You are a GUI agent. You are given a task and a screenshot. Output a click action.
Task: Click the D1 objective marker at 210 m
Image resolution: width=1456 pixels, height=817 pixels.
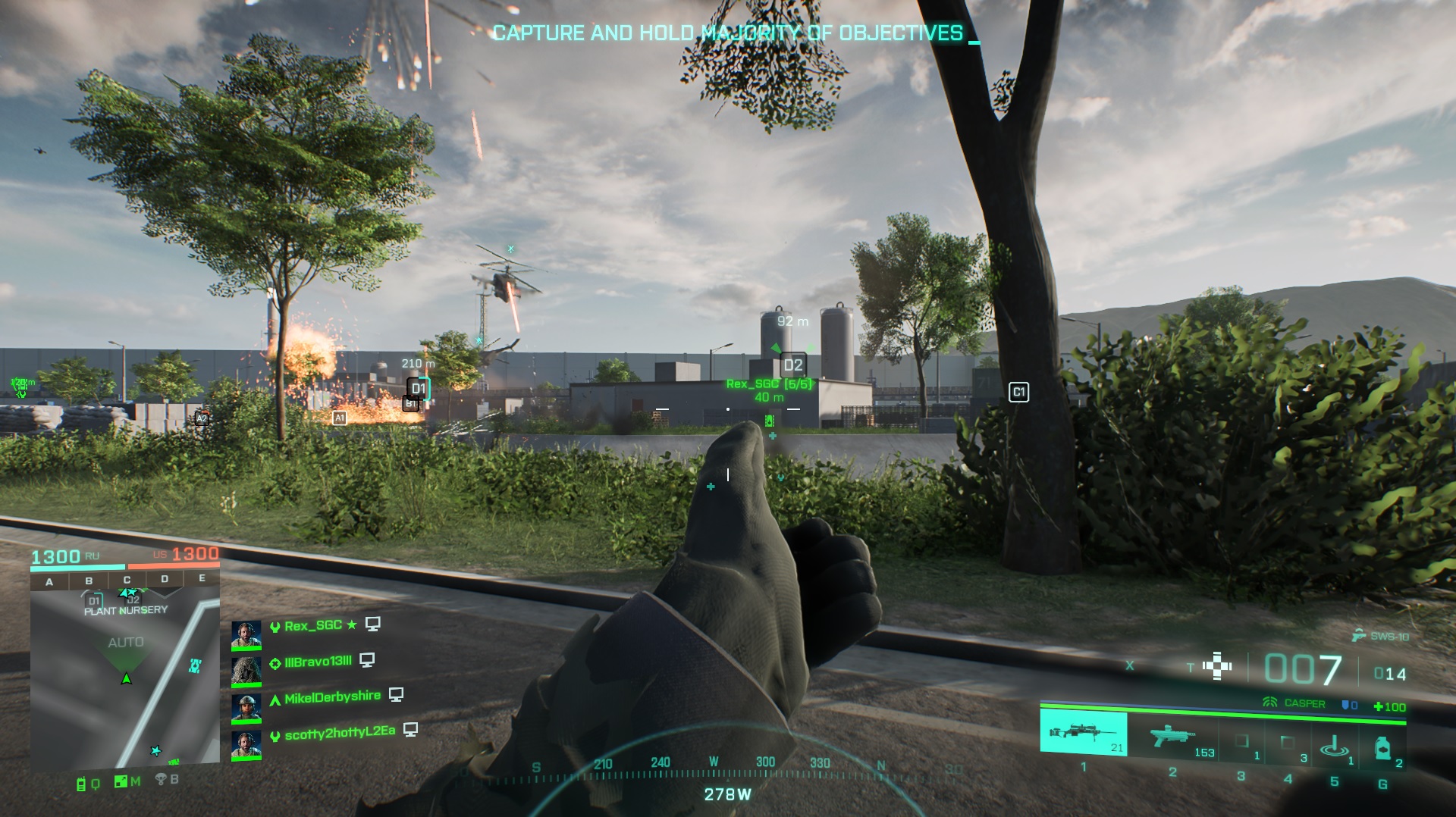(419, 389)
